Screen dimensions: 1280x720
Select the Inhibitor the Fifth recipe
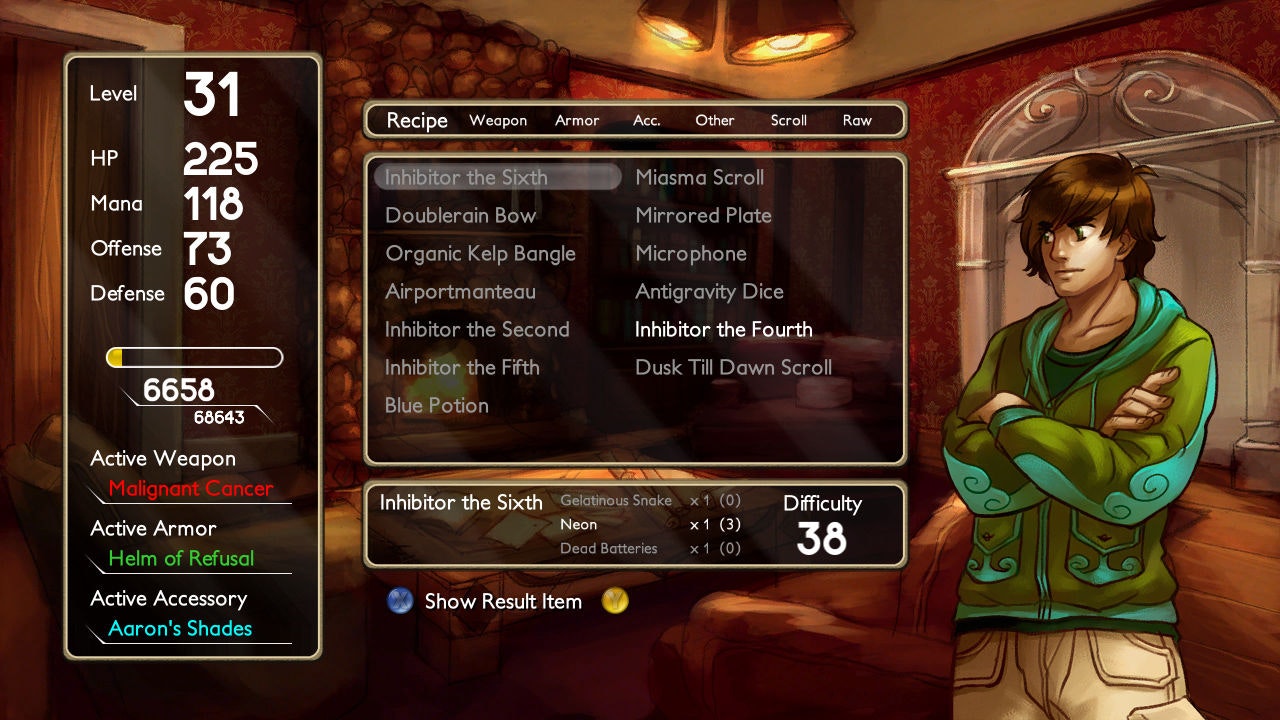[462, 368]
